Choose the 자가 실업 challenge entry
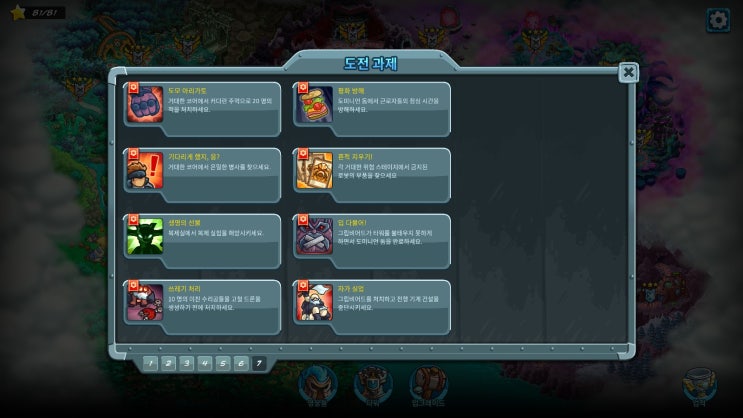The width and height of the screenshot is (743, 418). coord(372,302)
